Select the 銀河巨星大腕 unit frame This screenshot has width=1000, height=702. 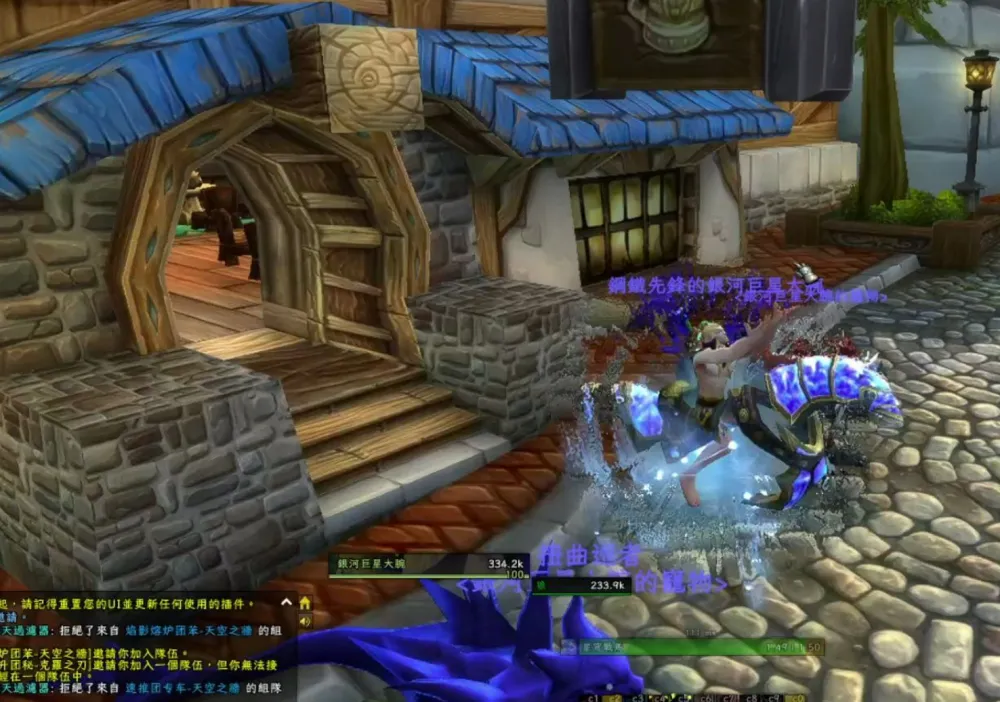pos(430,565)
